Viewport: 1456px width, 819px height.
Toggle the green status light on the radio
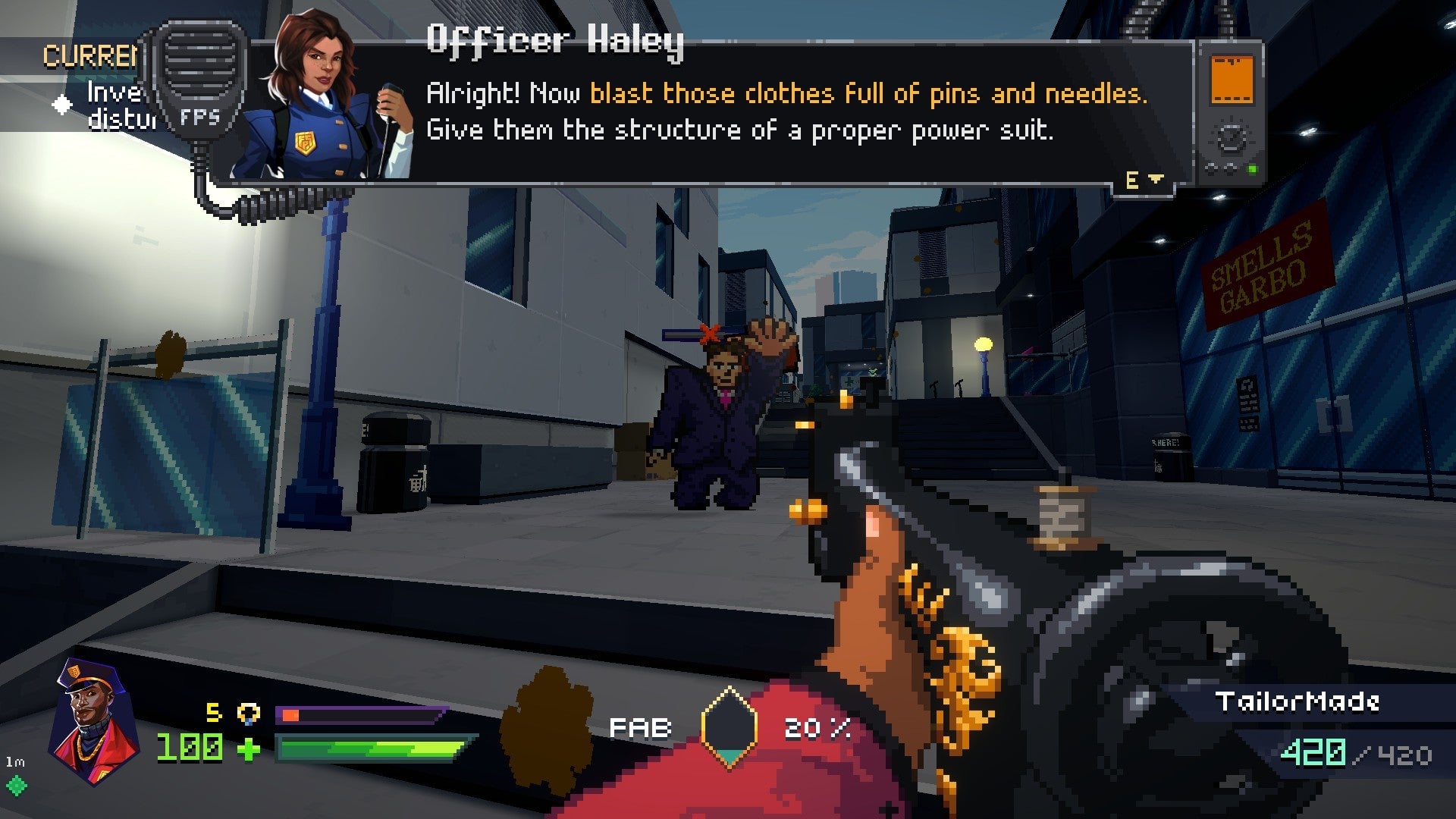point(1251,170)
